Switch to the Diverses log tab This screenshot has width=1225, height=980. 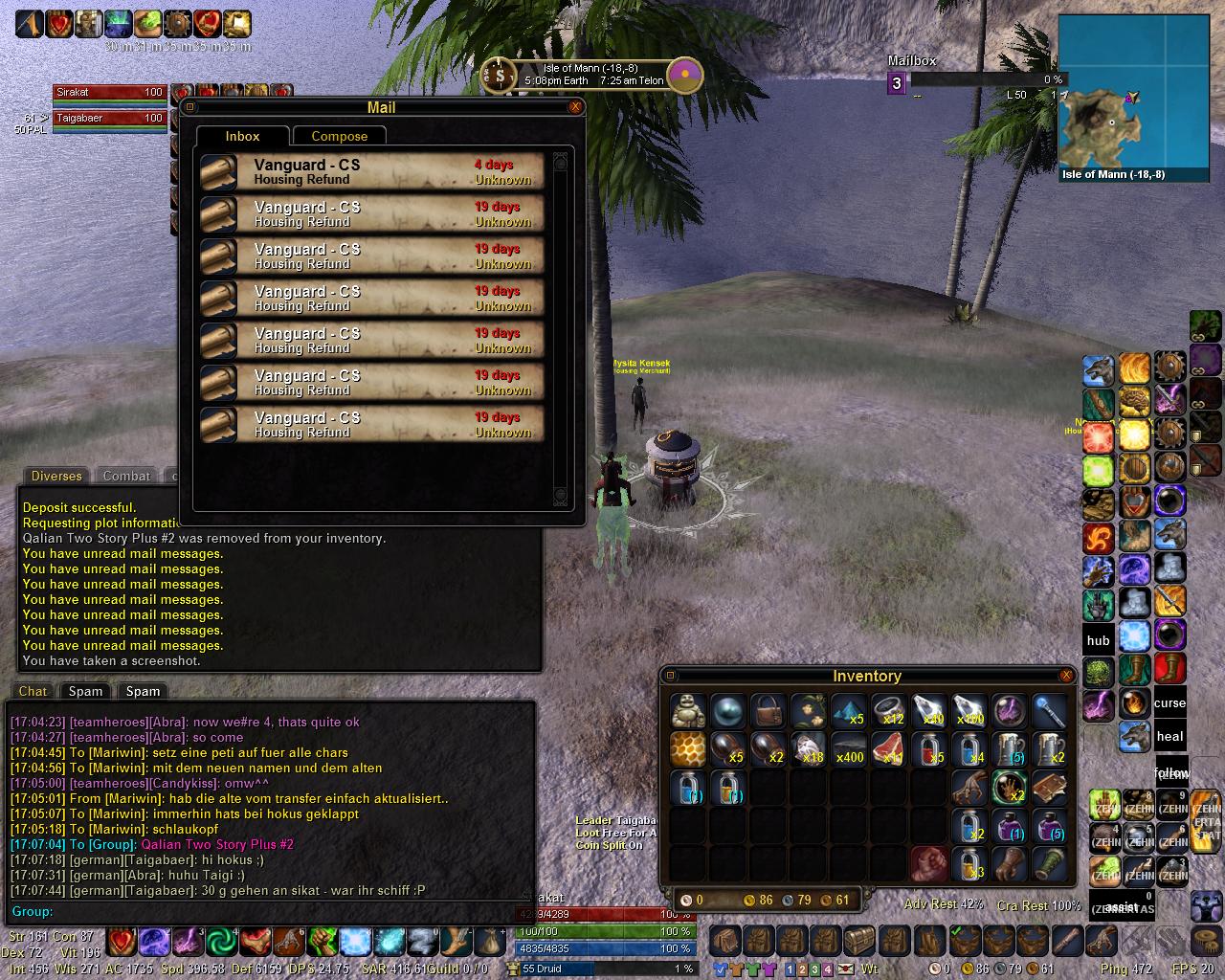click(x=56, y=476)
